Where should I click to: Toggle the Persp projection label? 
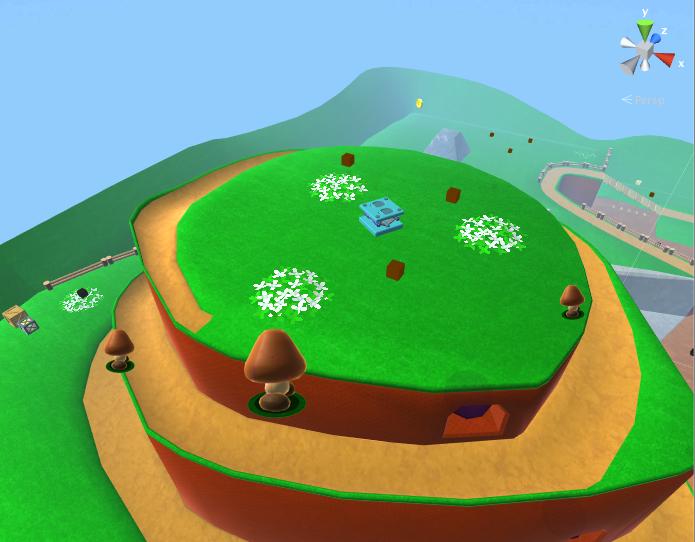(x=647, y=100)
